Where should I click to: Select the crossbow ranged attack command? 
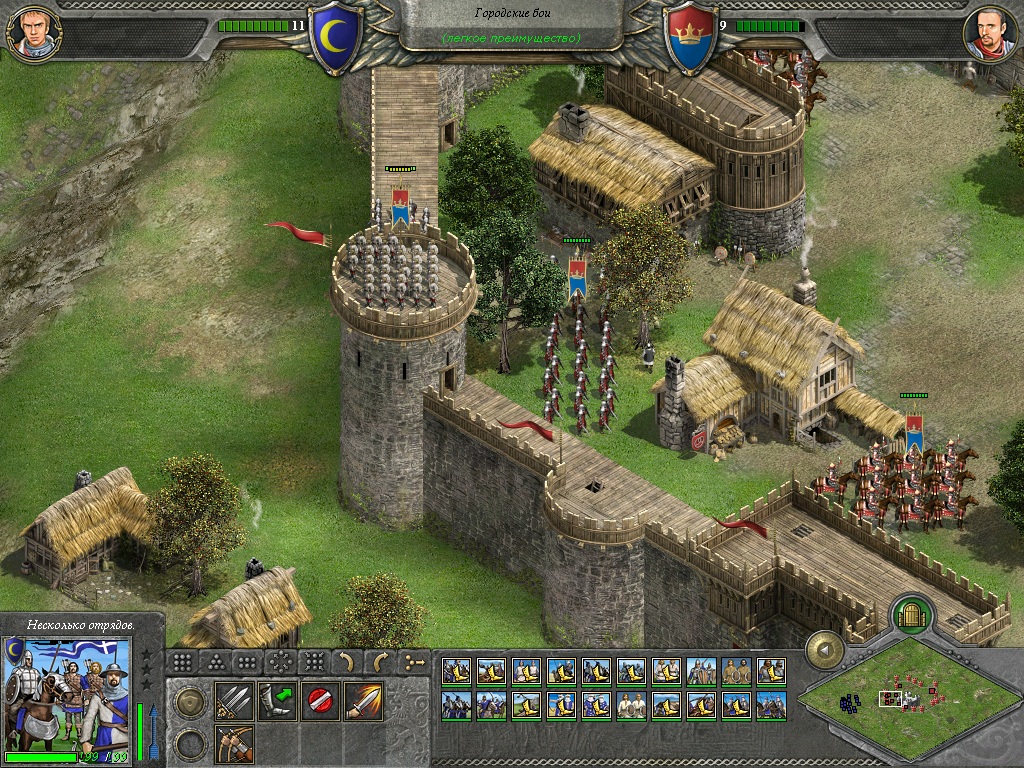233,744
